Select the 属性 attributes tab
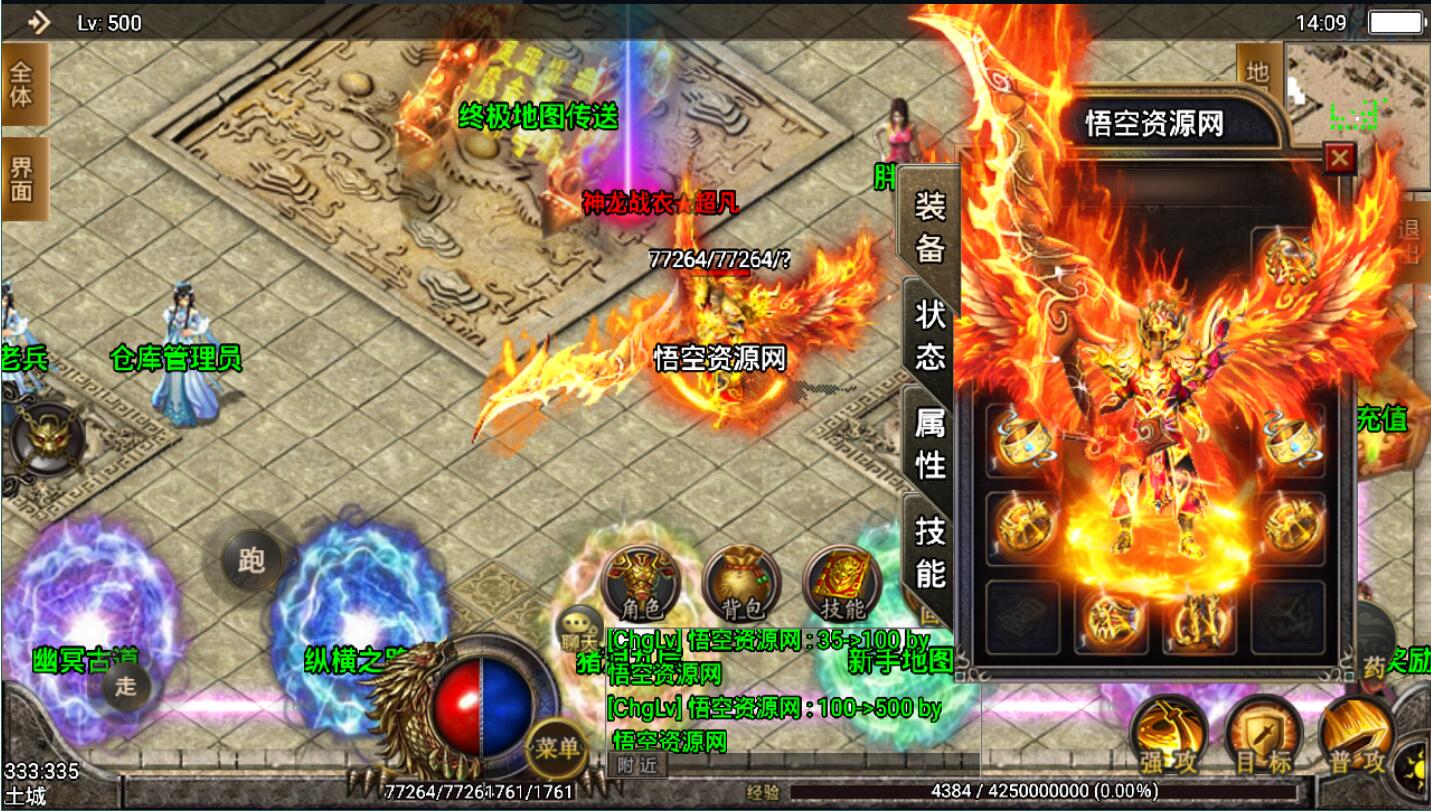This screenshot has height=811, width=1431. 930,443
